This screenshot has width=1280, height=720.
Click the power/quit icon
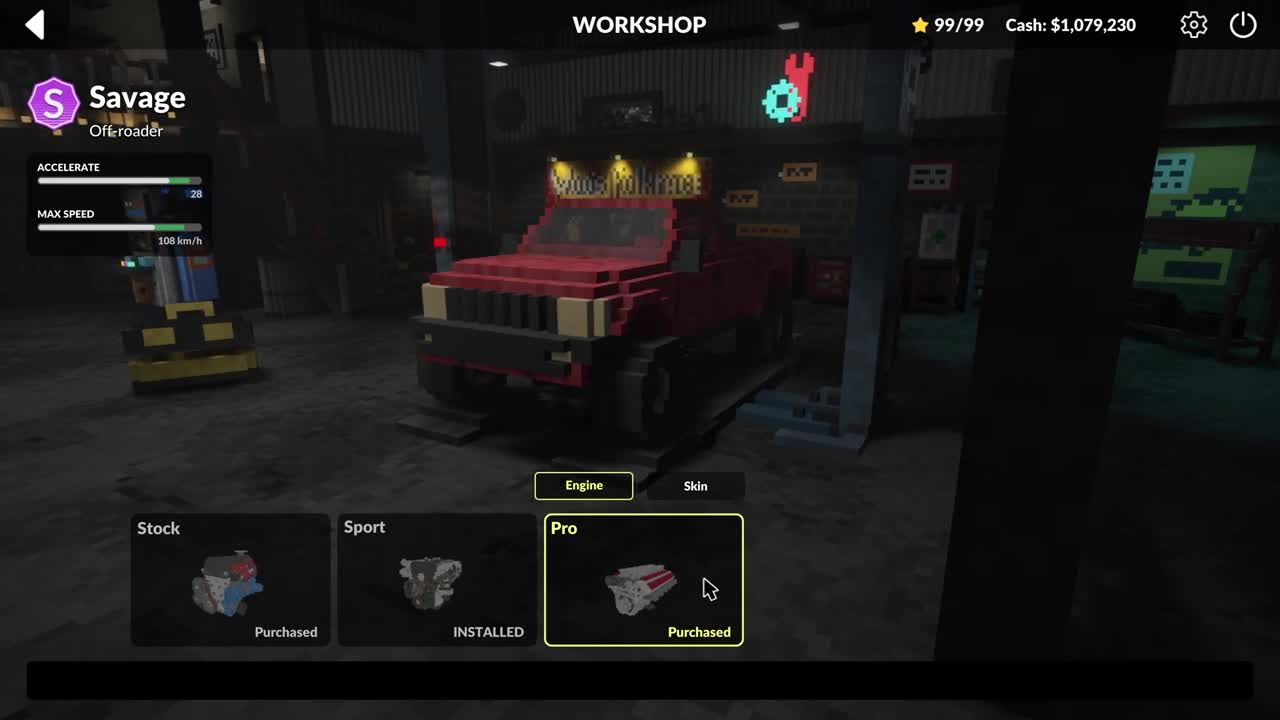click(x=1243, y=25)
